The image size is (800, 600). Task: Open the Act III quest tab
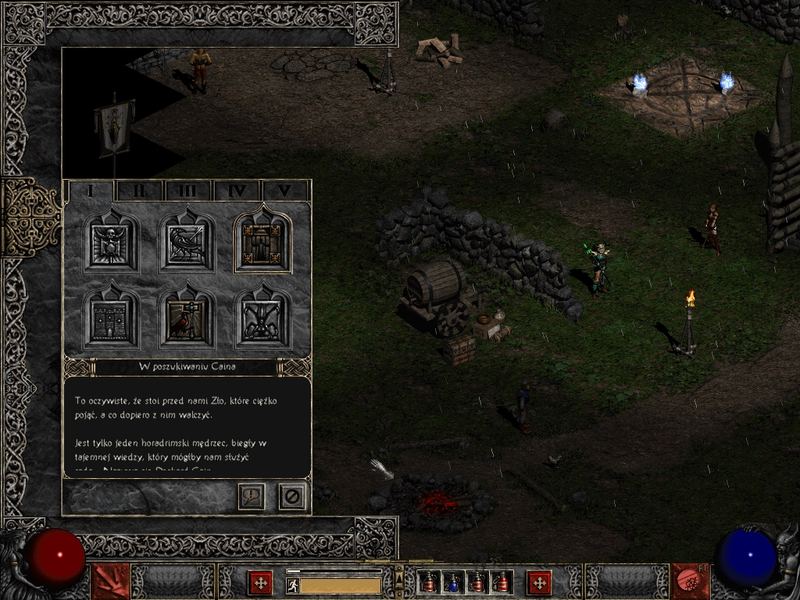click(188, 190)
